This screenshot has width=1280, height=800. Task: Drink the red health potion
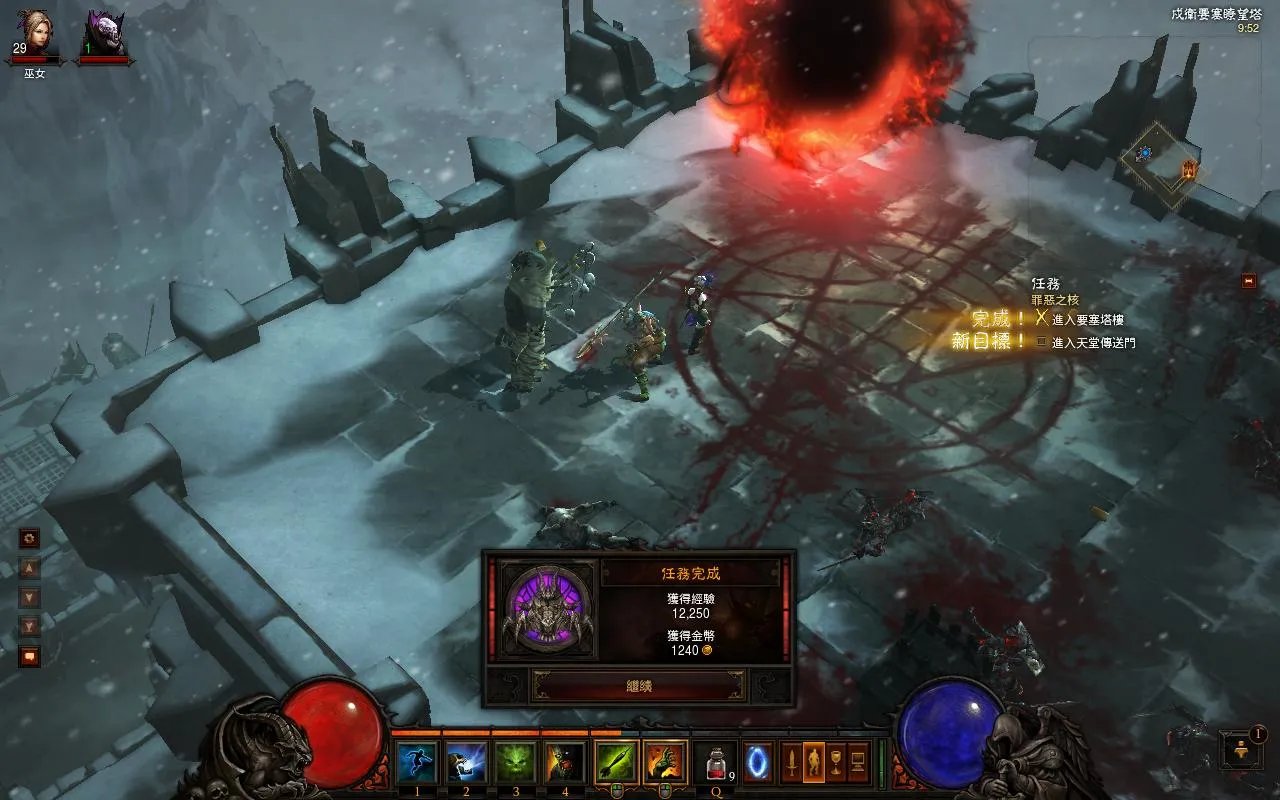tap(715, 765)
